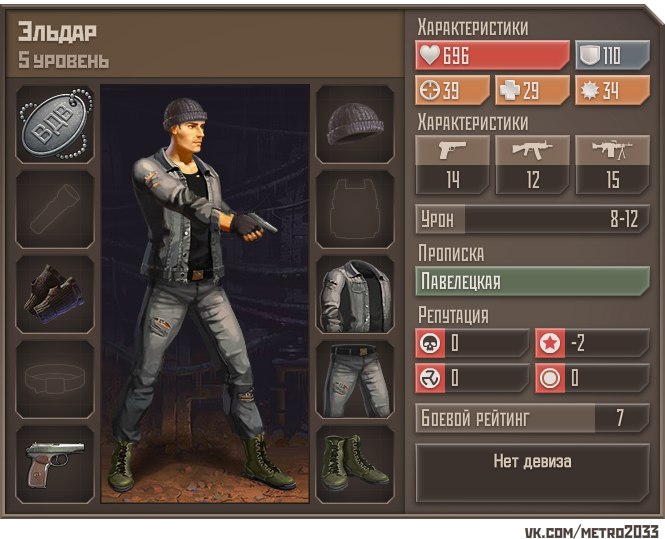Select the grey denim jacket slot

(354, 296)
